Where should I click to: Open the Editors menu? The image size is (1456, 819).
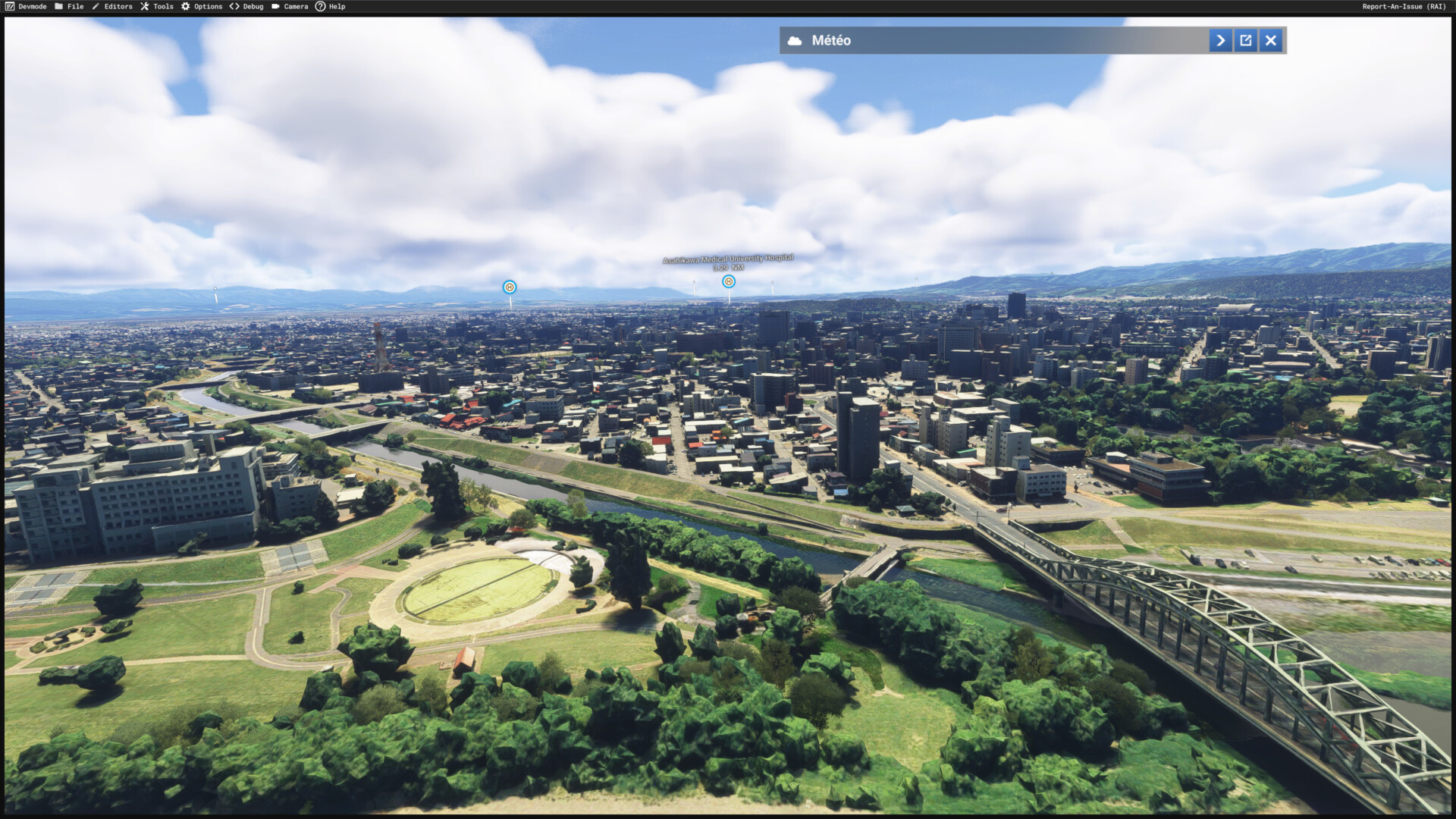112,6
